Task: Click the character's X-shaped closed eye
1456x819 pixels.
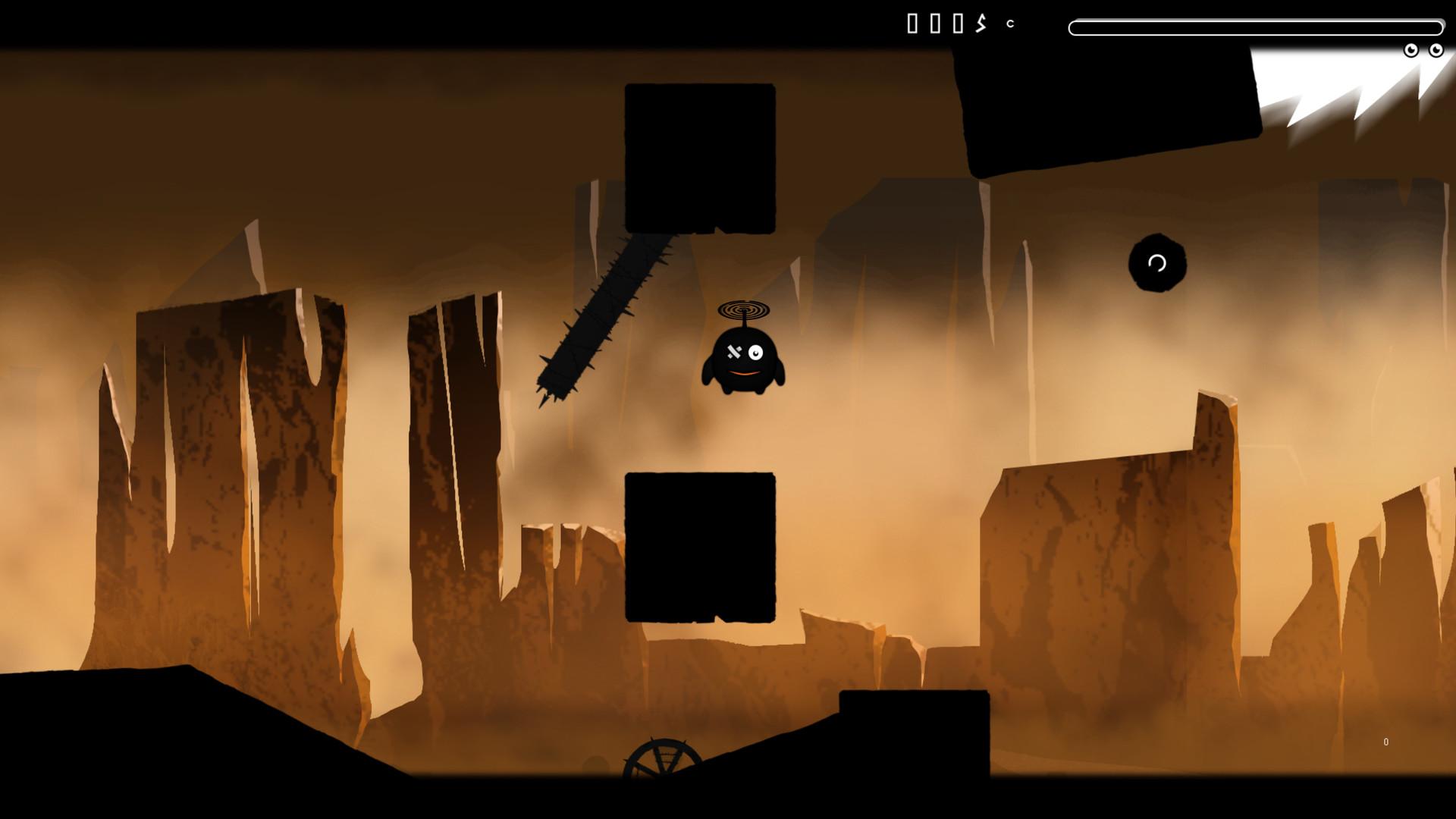Action: click(733, 352)
